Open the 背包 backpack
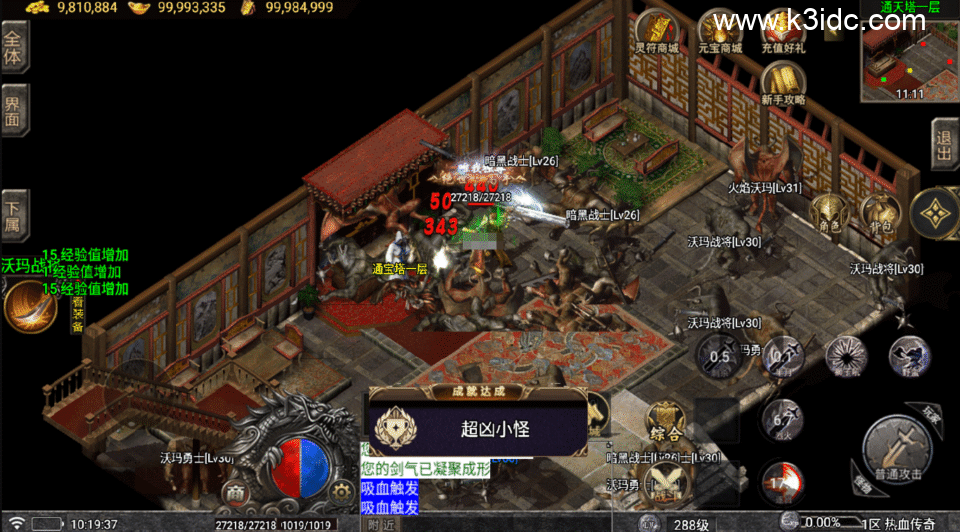 pyautogui.click(x=880, y=213)
